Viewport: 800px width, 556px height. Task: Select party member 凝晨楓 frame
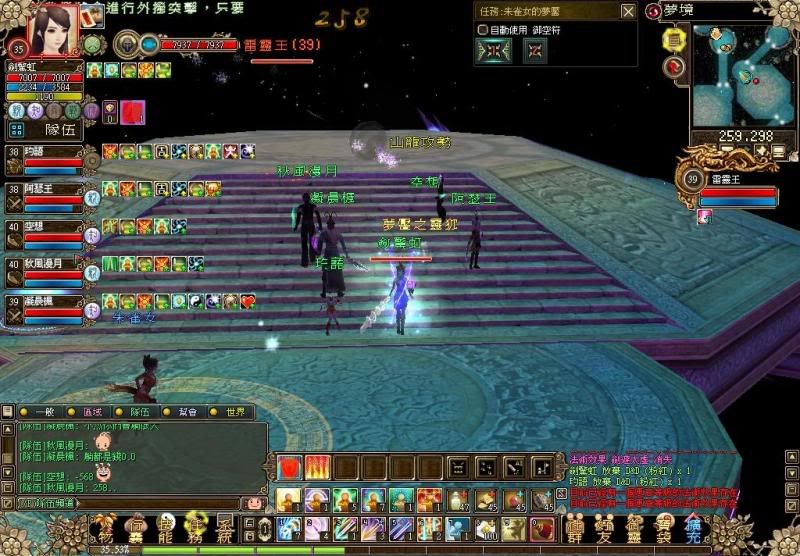click(45, 308)
